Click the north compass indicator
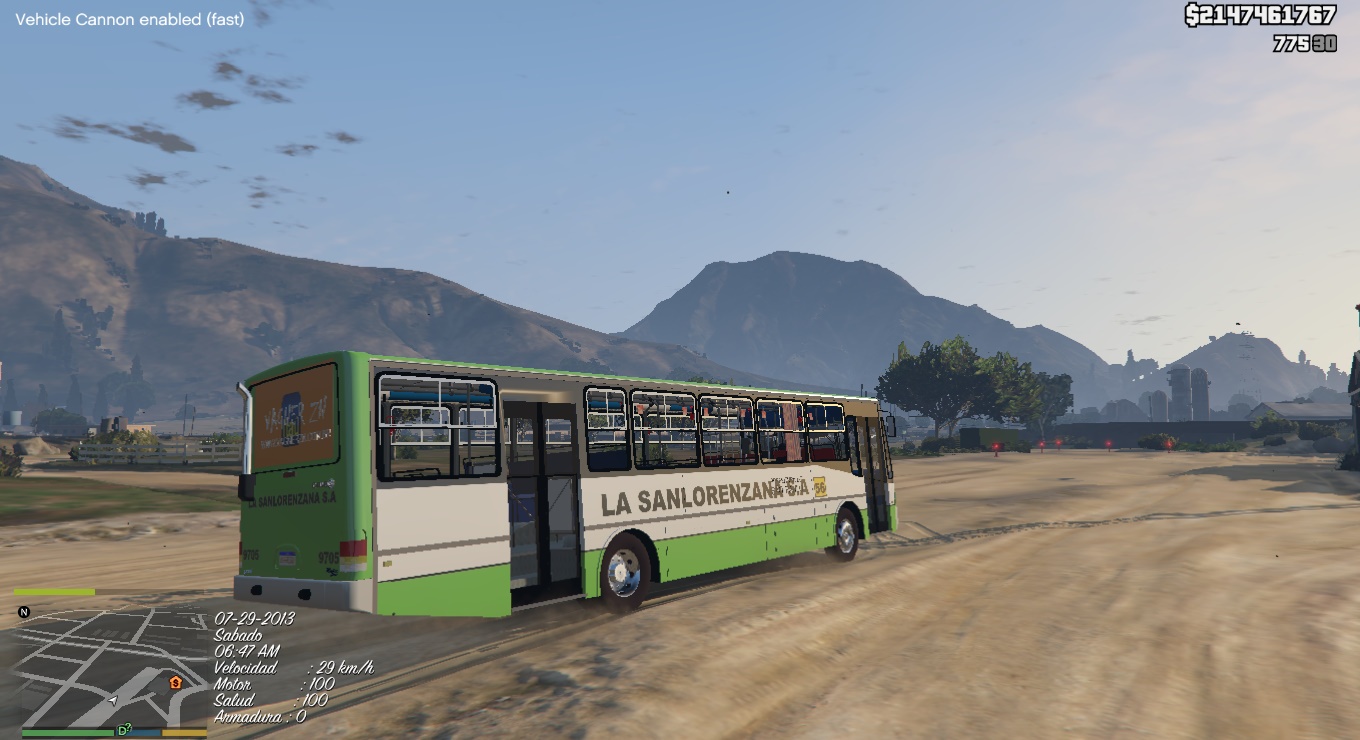 pyautogui.click(x=24, y=612)
